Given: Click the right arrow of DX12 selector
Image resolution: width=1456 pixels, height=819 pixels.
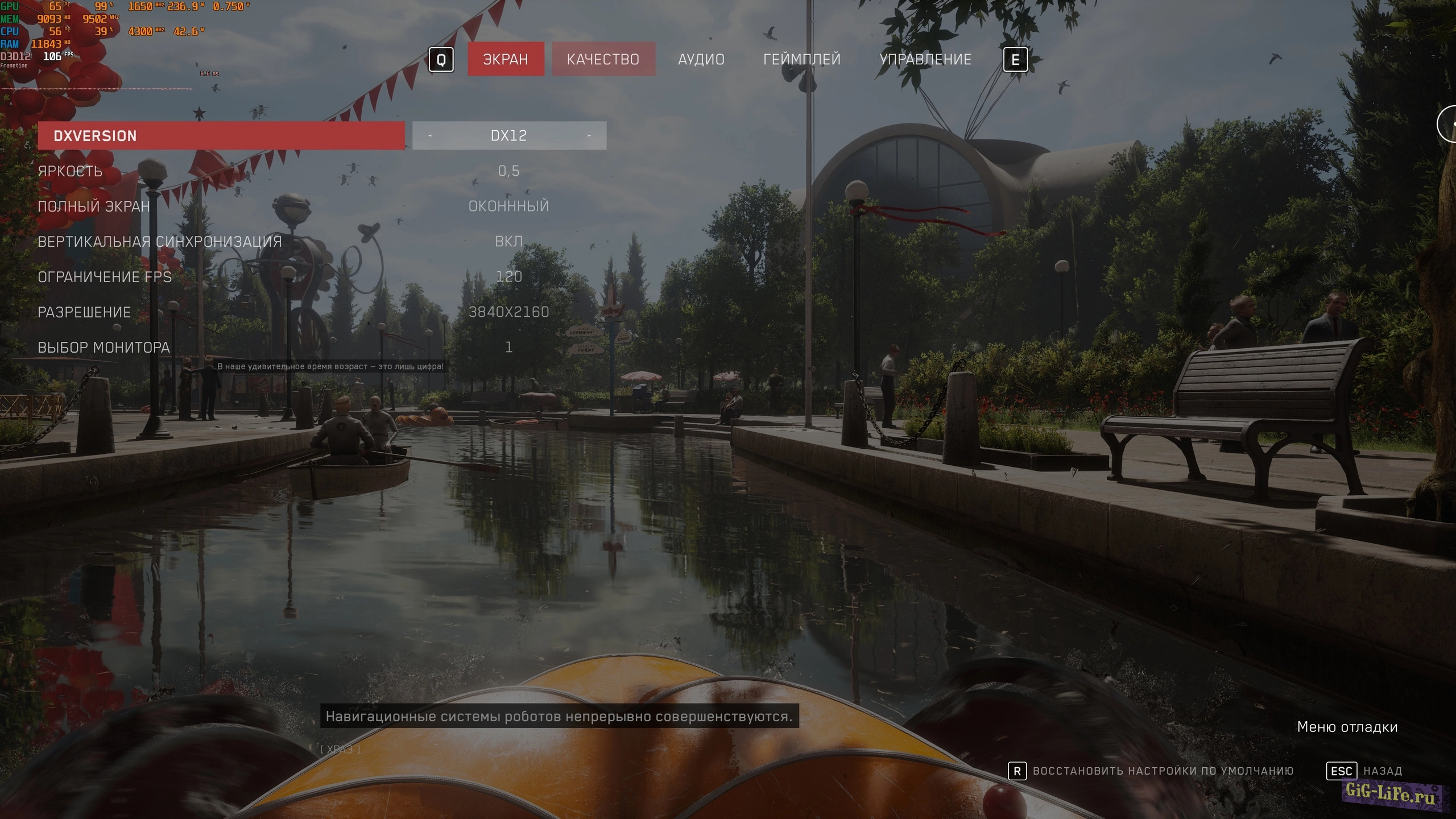Looking at the screenshot, I should click(x=589, y=136).
